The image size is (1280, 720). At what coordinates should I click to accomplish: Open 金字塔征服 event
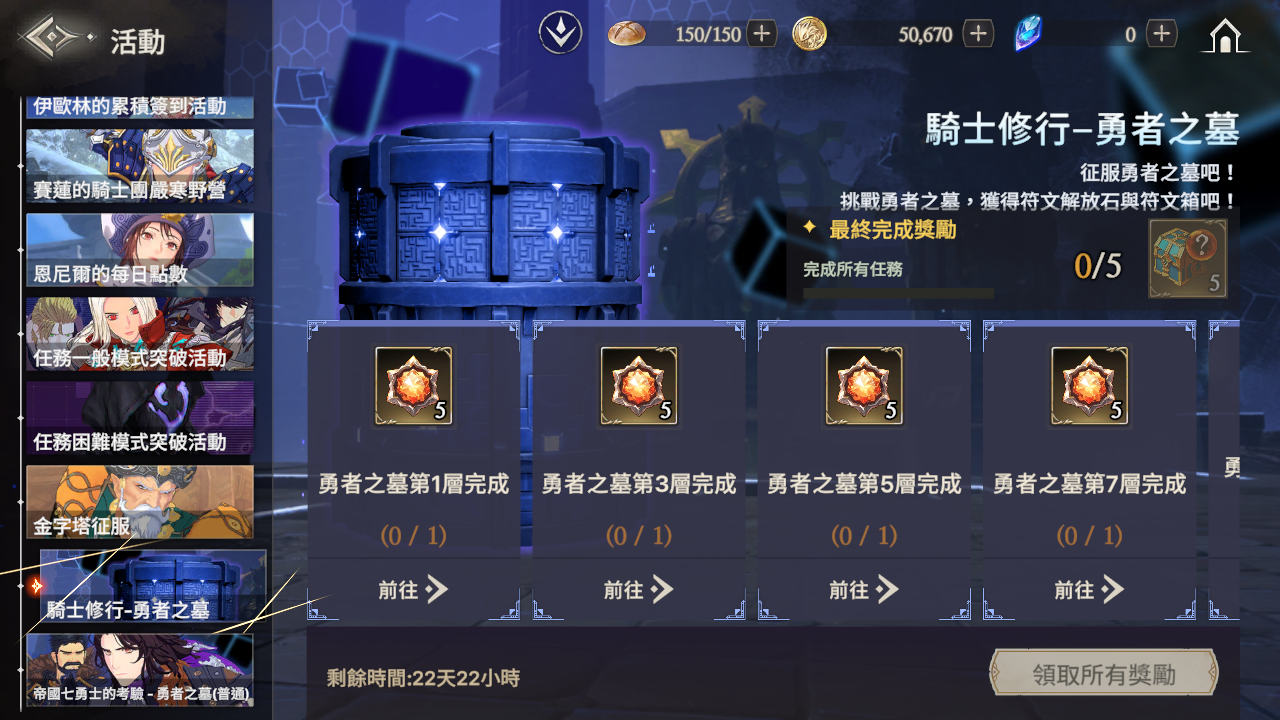[x=140, y=502]
